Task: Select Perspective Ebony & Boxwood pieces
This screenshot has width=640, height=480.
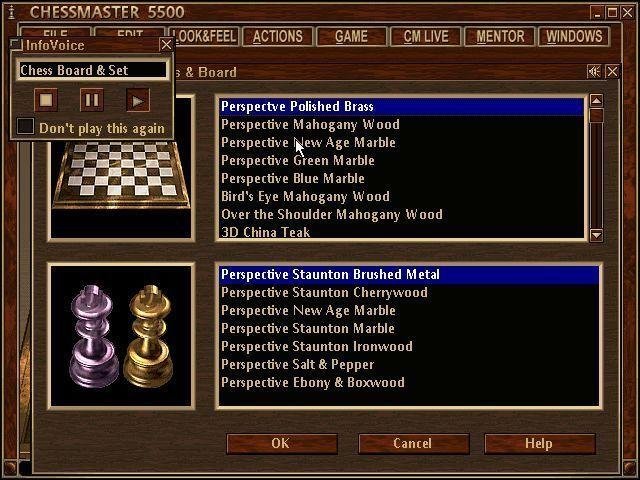Action: tap(313, 382)
